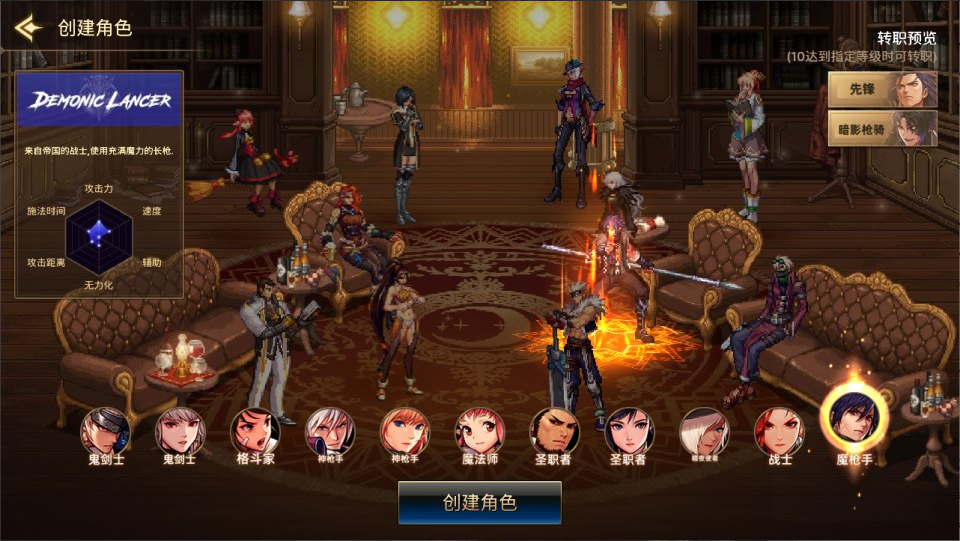Select the white-haired male 神枪手 portrait
The height and width of the screenshot is (541, 960).
tap(330, 431)
